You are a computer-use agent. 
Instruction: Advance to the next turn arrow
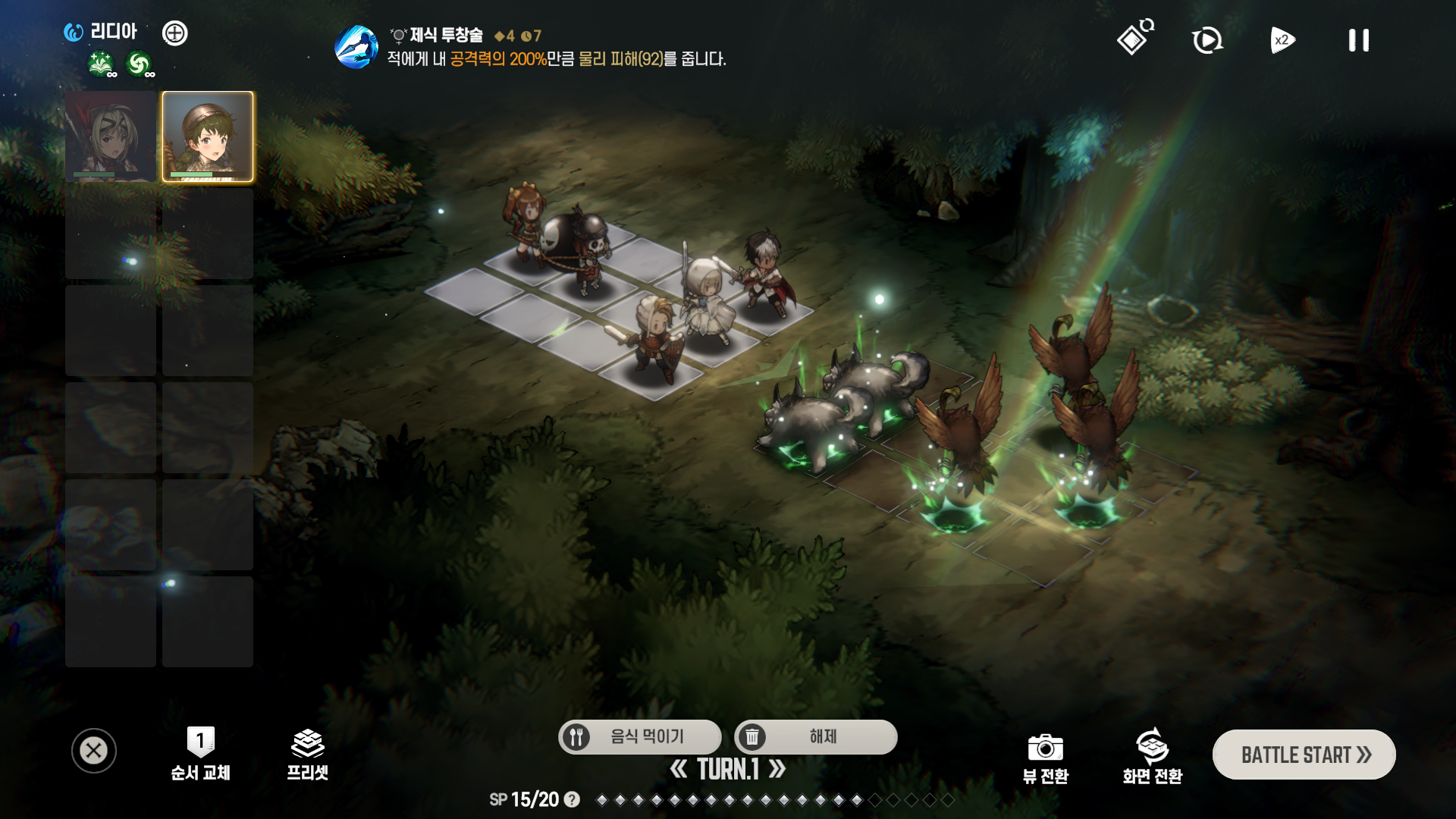[x=777, y=770]
